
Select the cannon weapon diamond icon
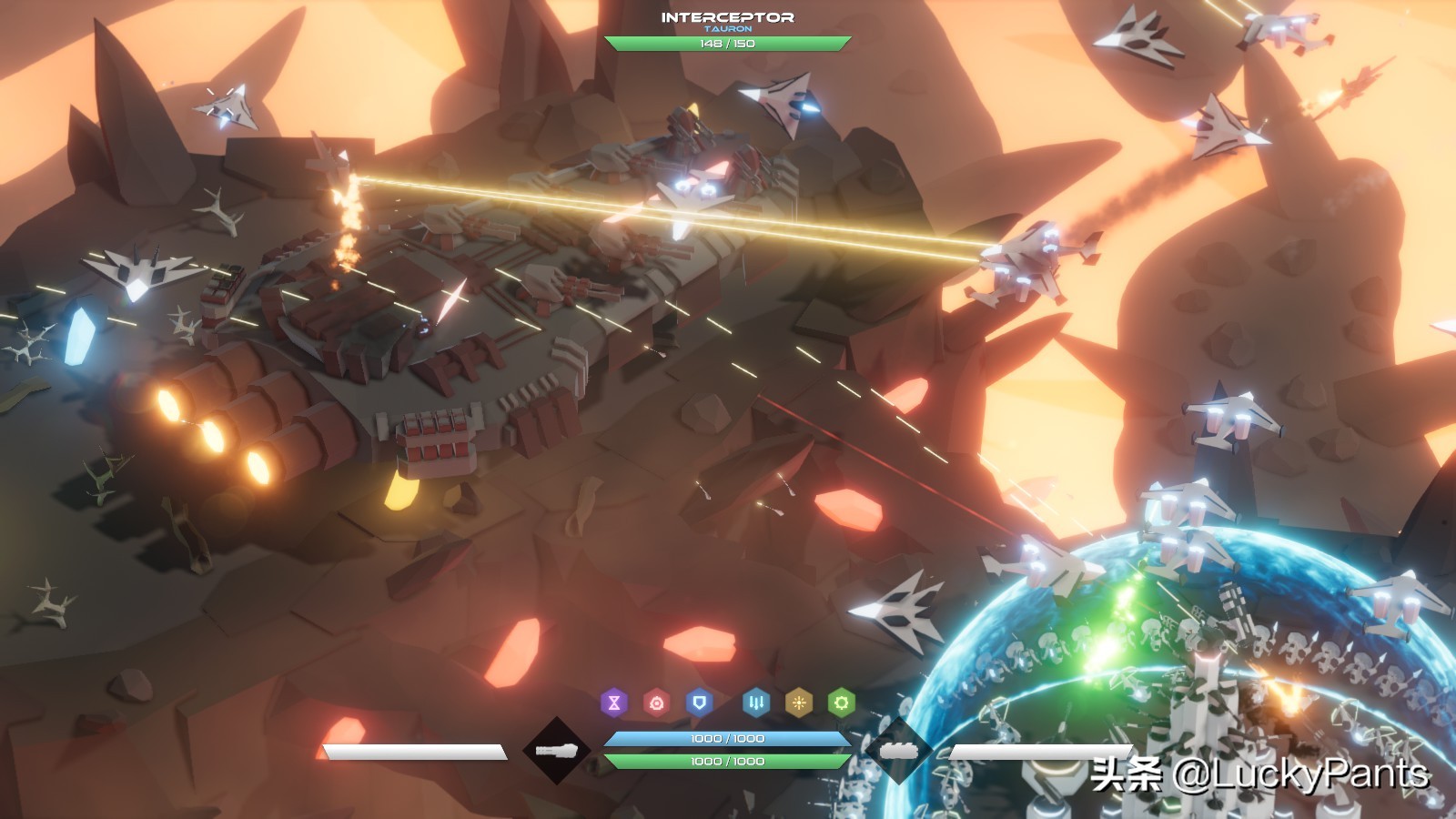[557, 751]
